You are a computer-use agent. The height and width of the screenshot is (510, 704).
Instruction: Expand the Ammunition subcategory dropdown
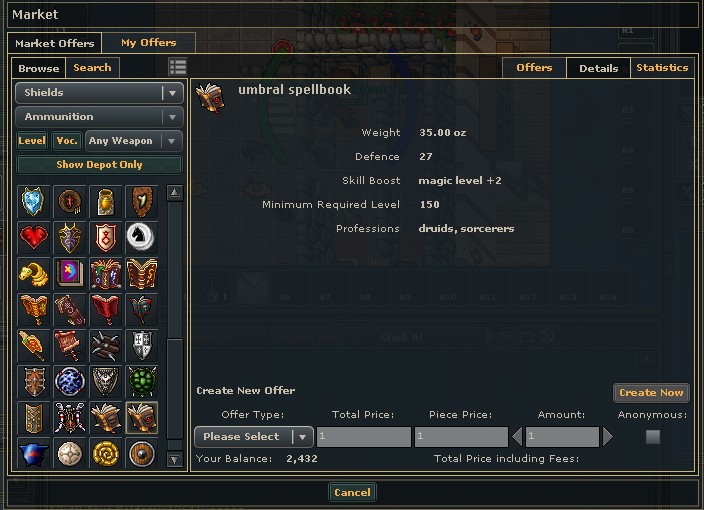coord(99,117)
